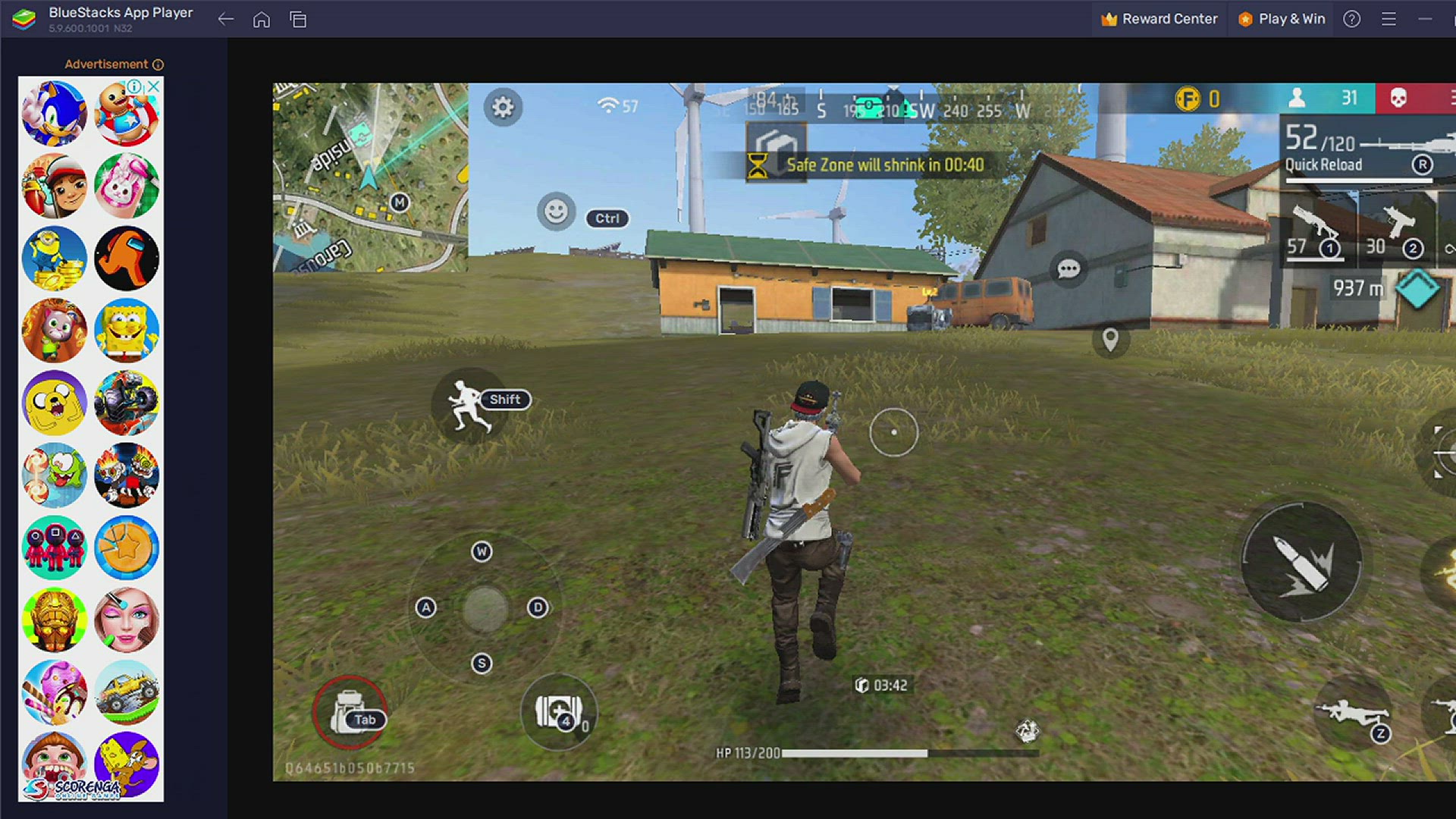1456x819 pixels.
Task: Click the map ping location pin
Action: (1112, 340)
